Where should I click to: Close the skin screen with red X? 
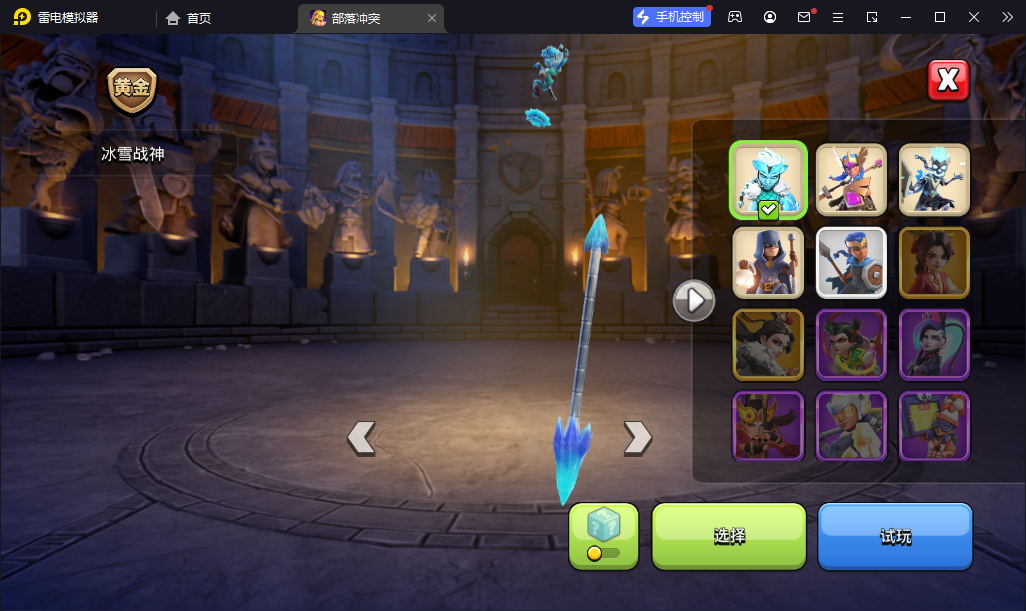(x=948, y=81)
